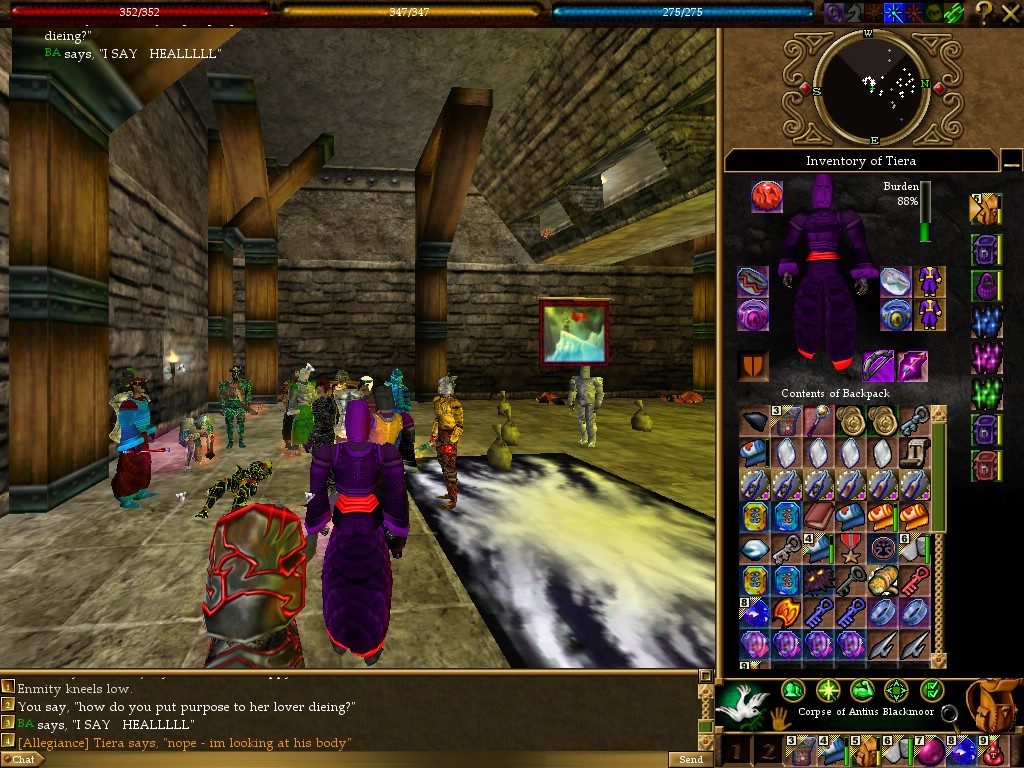The width and height of the screenshot is (1024, 768).
Task: Open the help question mark icon
Action: (x=984, y=12)
